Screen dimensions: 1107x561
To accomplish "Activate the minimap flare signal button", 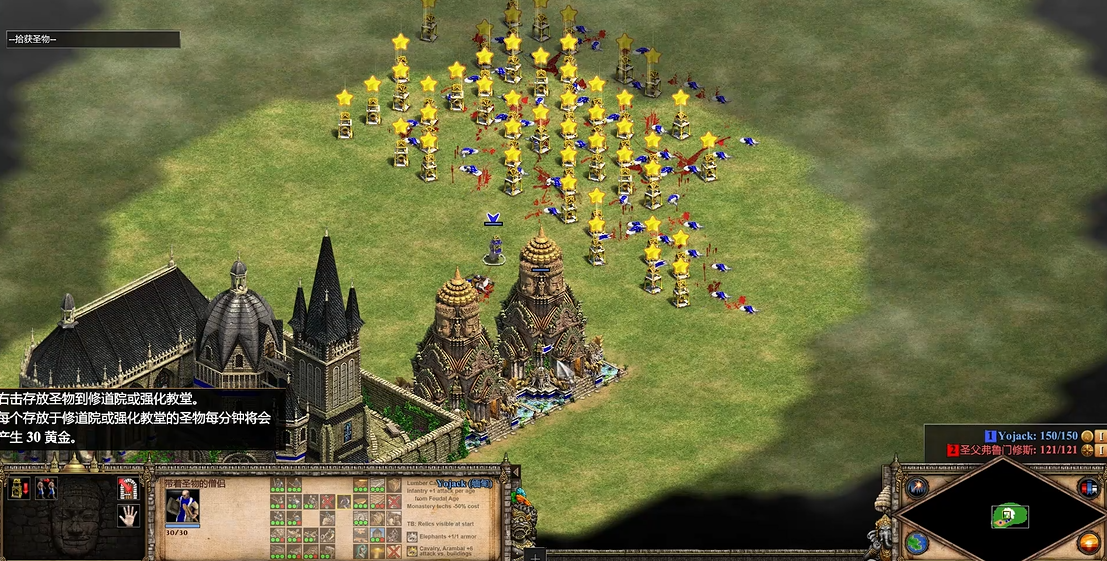I will (917, 488).
